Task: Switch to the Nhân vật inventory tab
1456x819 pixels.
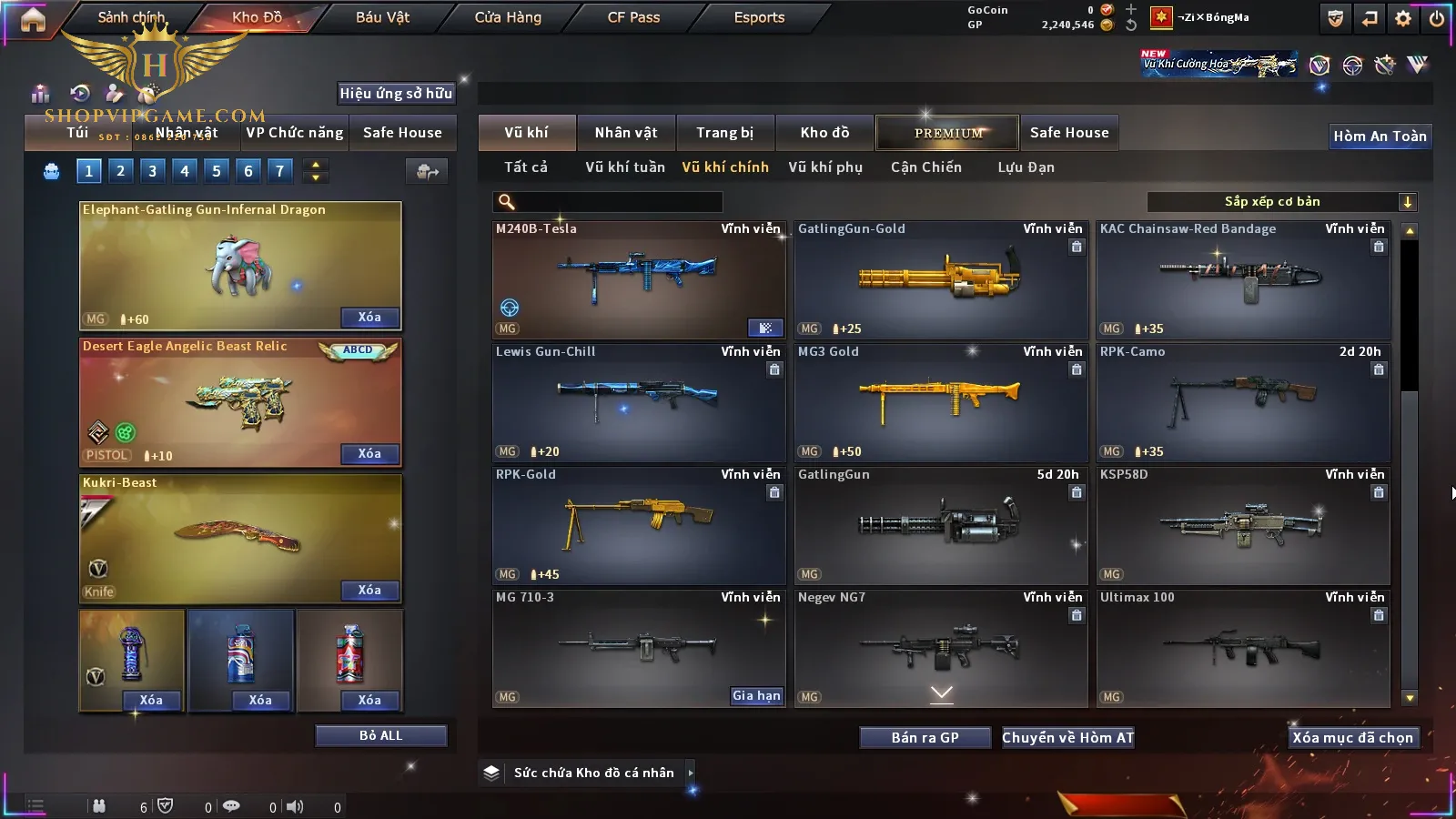Action: coord(625,133)
